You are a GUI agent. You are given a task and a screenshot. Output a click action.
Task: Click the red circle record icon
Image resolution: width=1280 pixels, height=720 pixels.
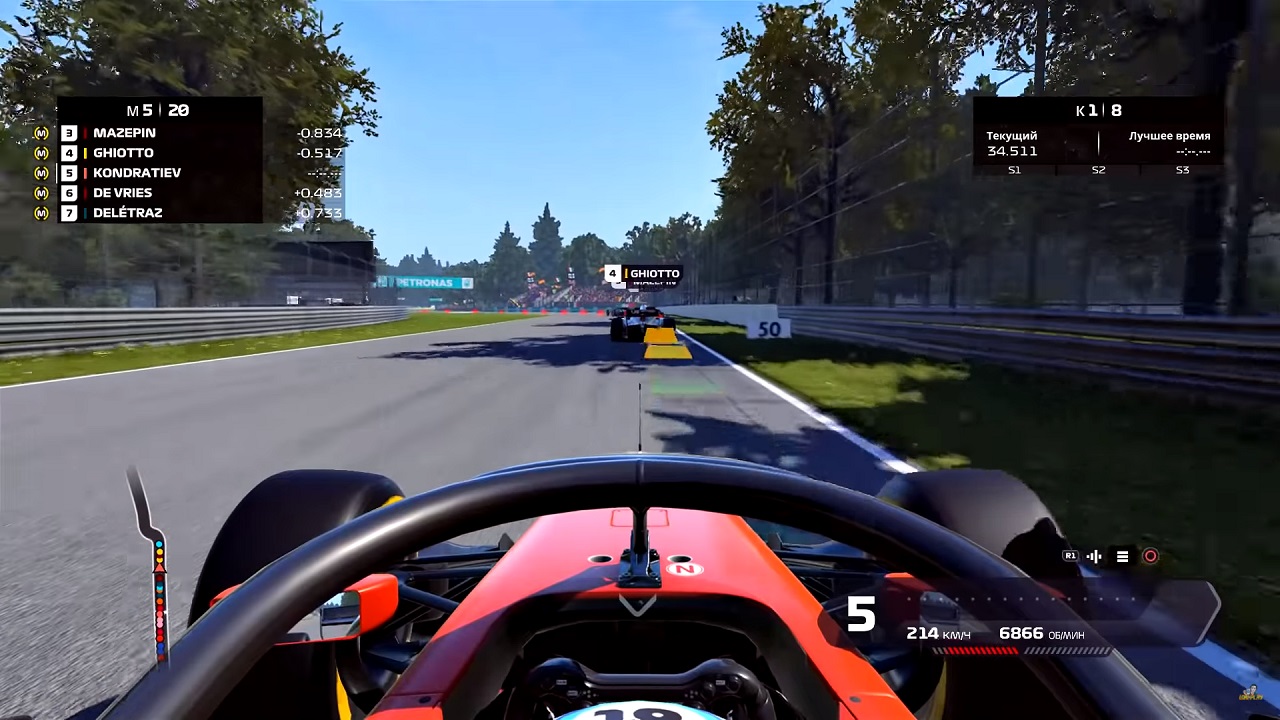[x=1150, y=557]
